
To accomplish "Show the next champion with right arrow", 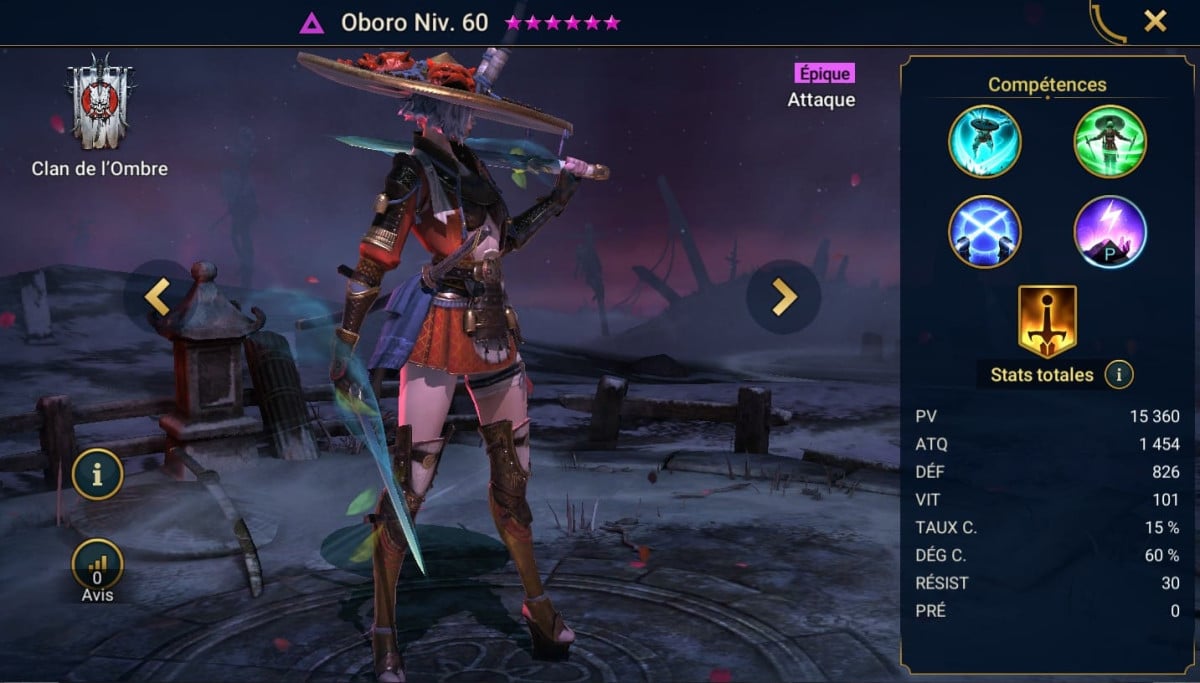I will point(783,296).
